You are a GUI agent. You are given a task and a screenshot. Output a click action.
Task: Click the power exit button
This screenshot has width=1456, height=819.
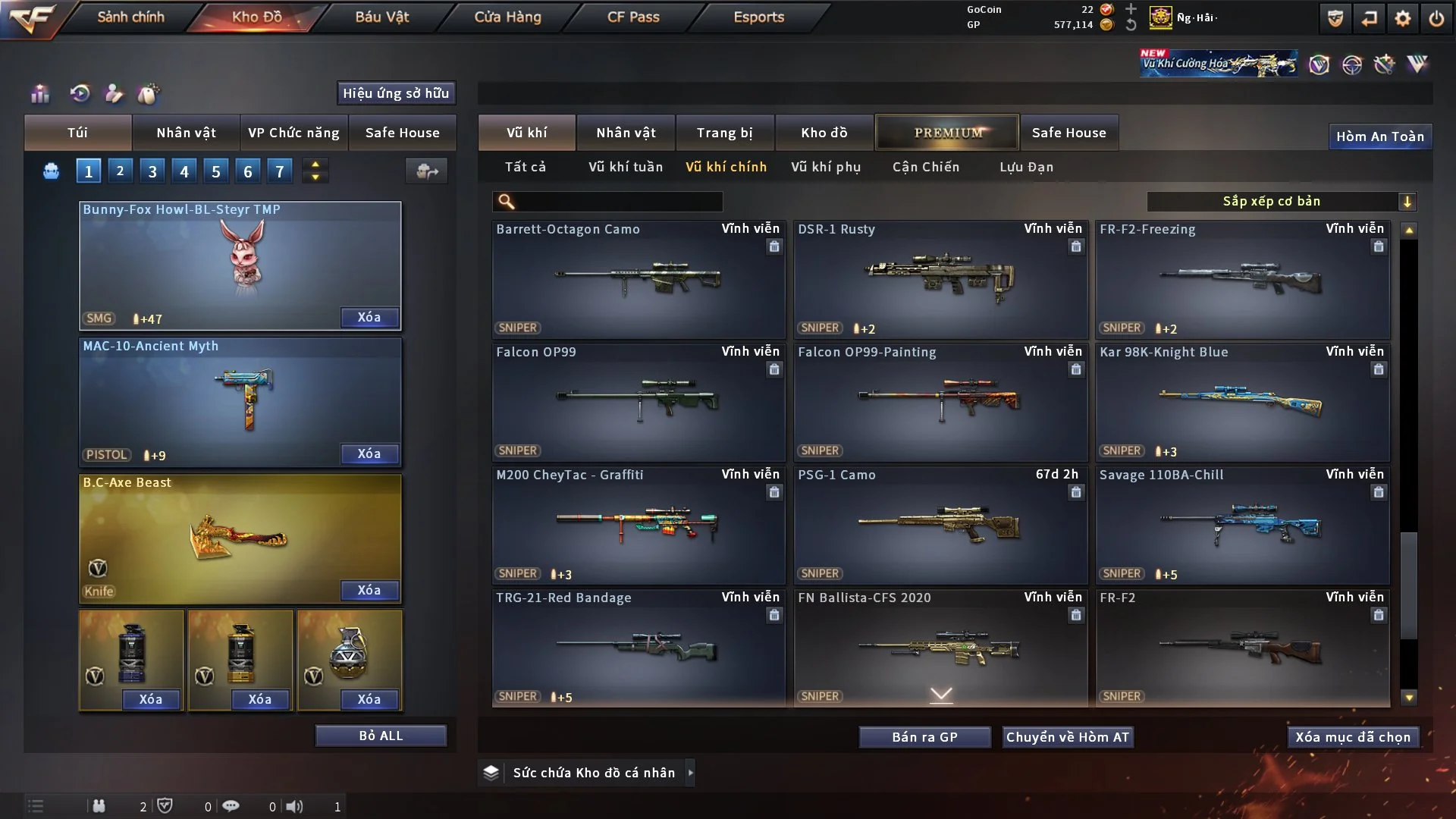(x=1436, y=18)
